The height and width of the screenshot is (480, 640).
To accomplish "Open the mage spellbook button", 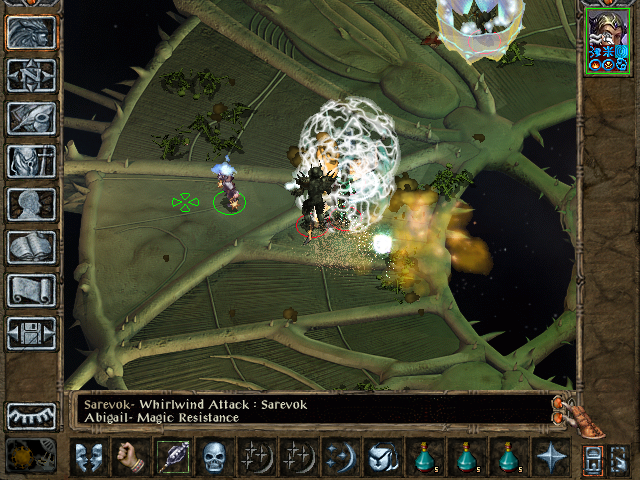I will [31, 247].
